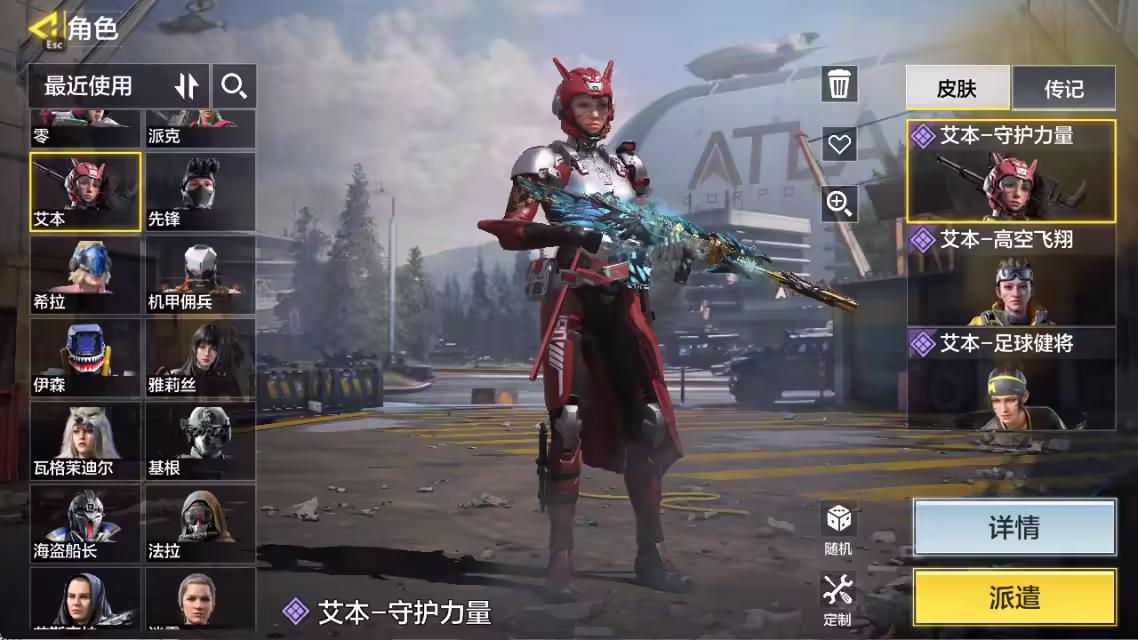Select the 法拉 character tile
This screenshot has width=1138, height=640.
pyautogui.click(x=200, y=525)
